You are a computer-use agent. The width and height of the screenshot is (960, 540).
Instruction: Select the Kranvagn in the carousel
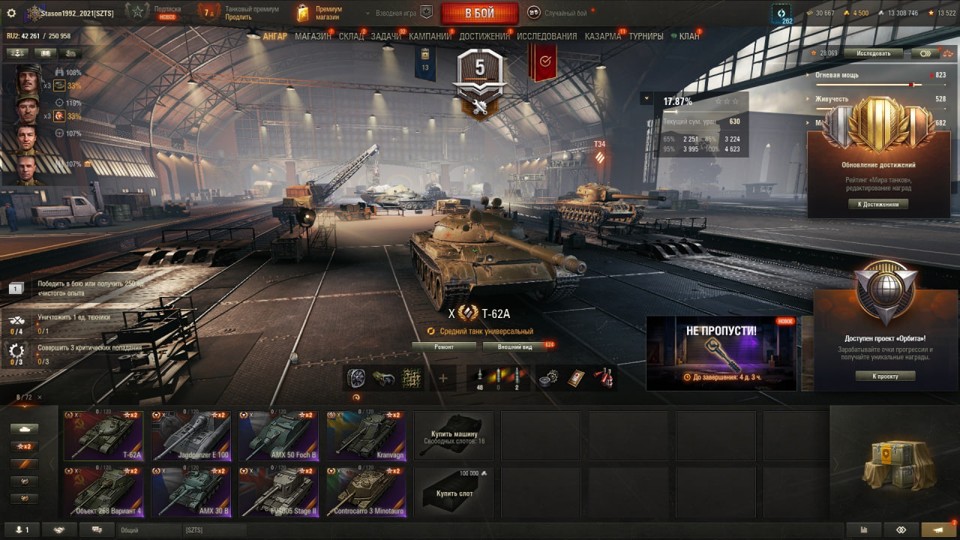coord(366,436)
